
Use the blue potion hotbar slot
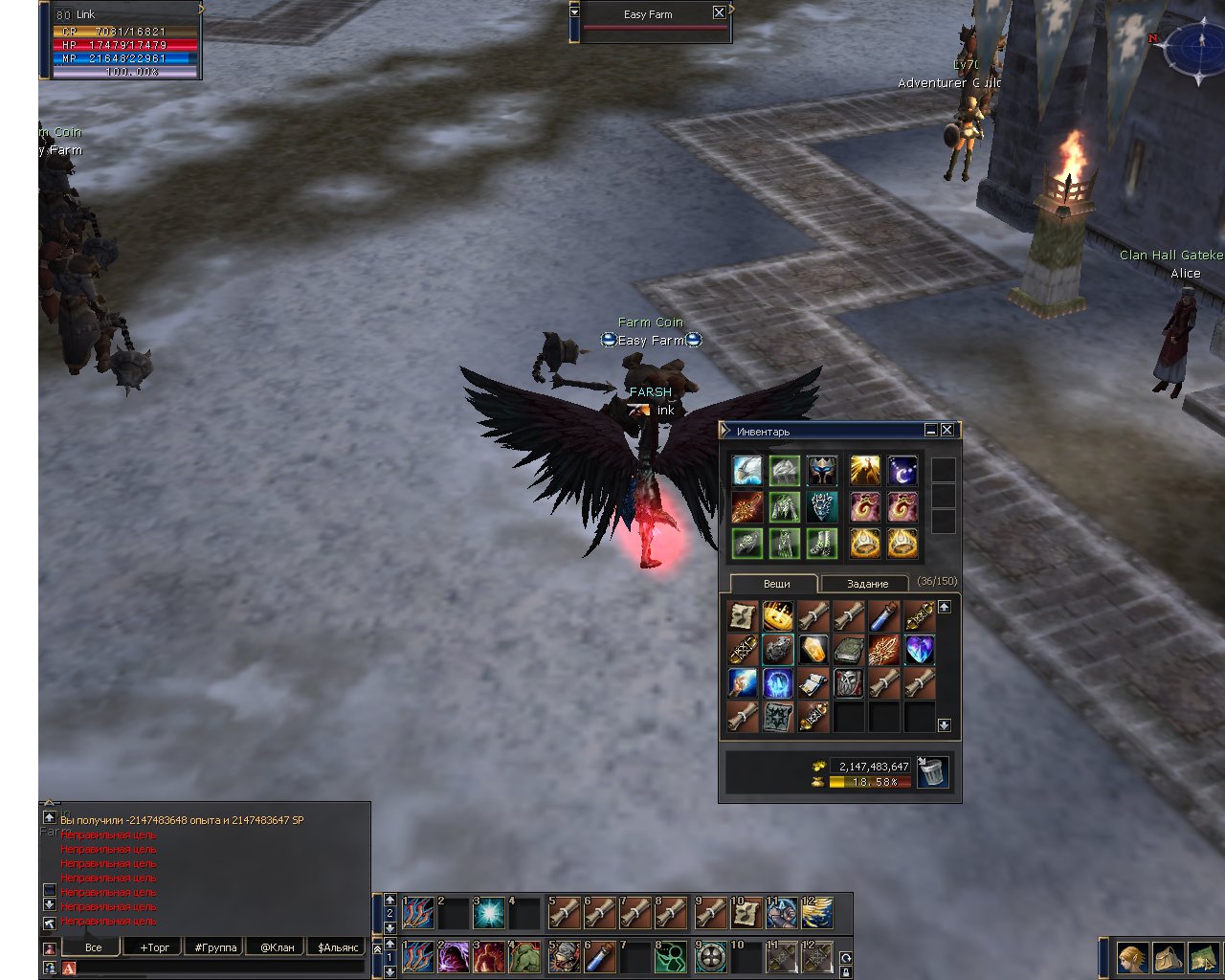click(x=600, y=957)
